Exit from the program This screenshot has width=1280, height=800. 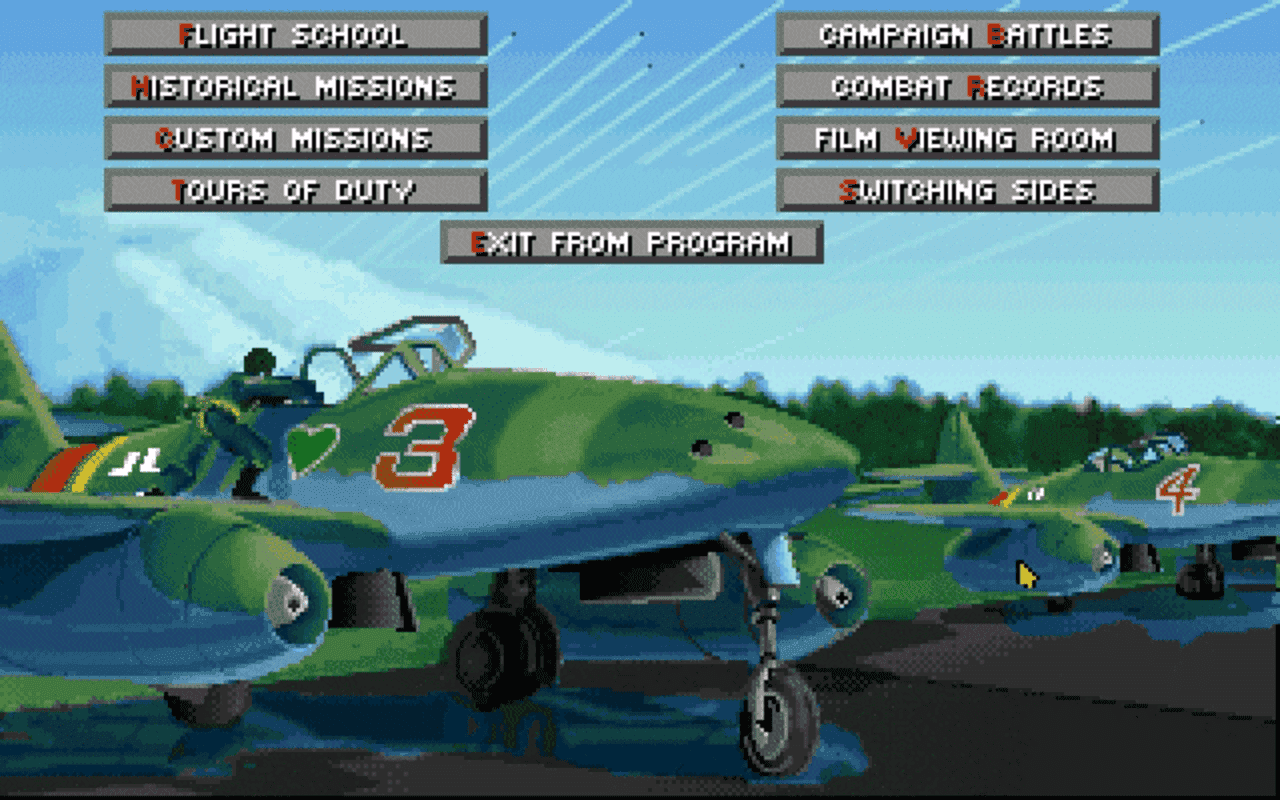coord(630,241)
